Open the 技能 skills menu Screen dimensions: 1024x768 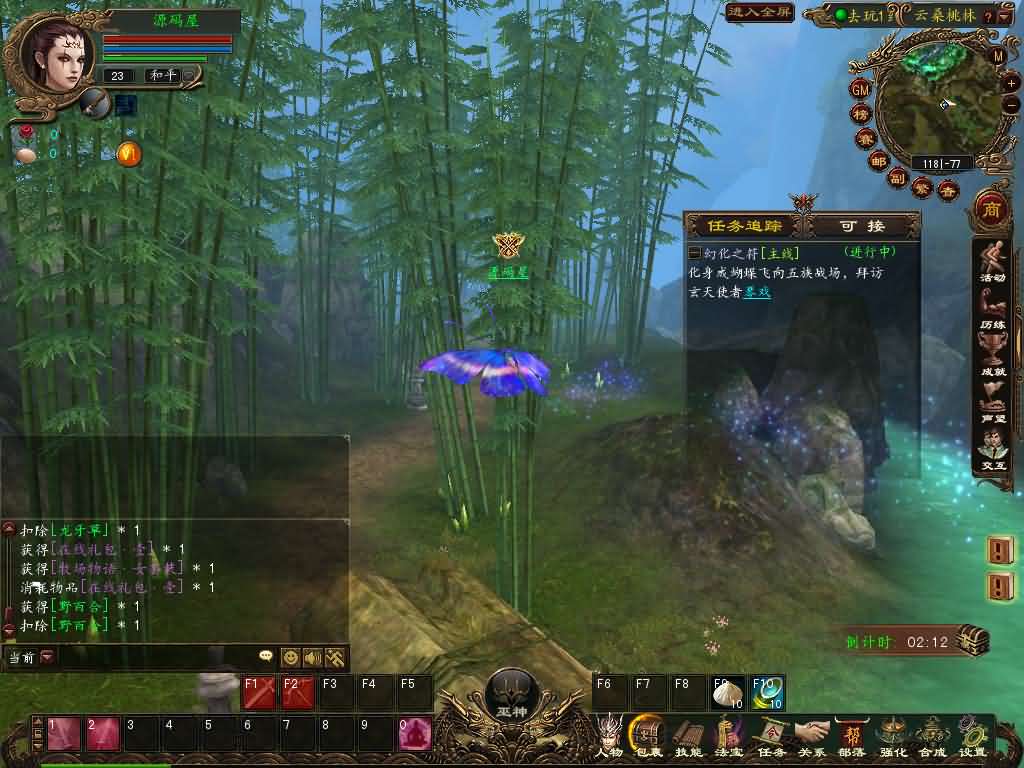pyautogui.click(x=688, y=734)
